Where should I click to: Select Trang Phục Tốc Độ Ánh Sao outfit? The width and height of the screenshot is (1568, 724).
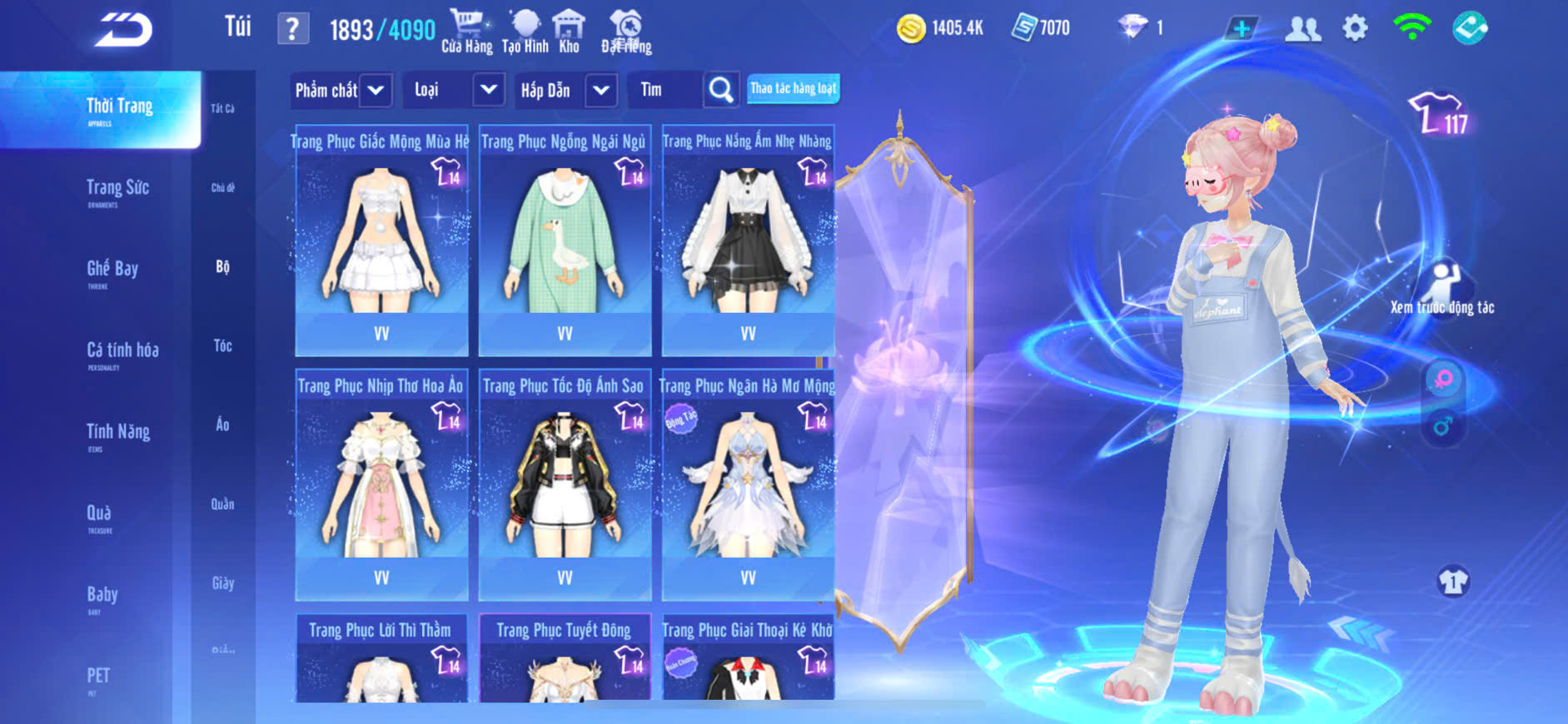tap(565, 485)
